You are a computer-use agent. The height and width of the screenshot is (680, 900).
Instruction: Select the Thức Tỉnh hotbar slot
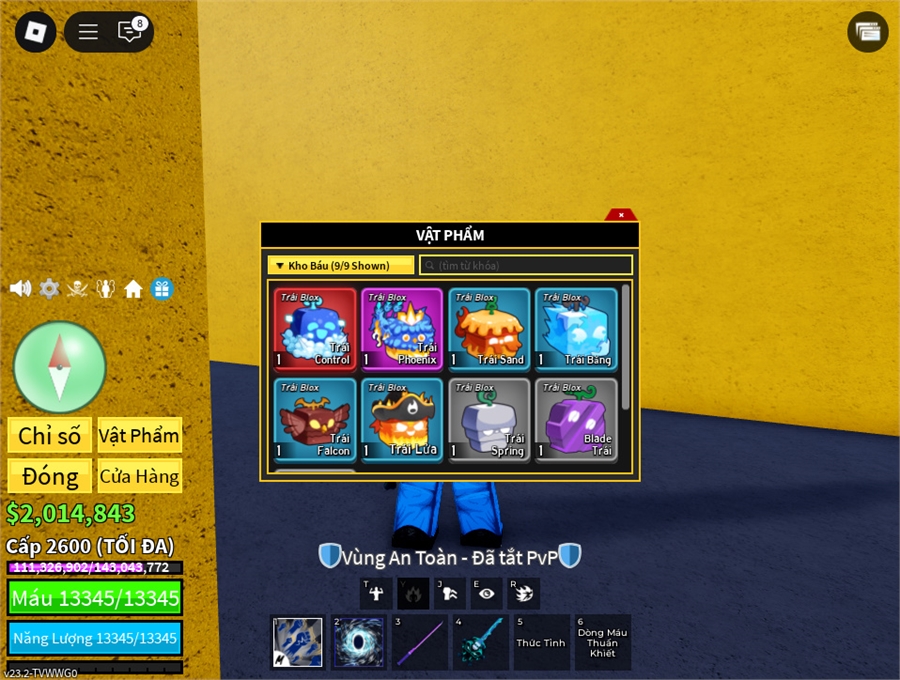point(541,642)
